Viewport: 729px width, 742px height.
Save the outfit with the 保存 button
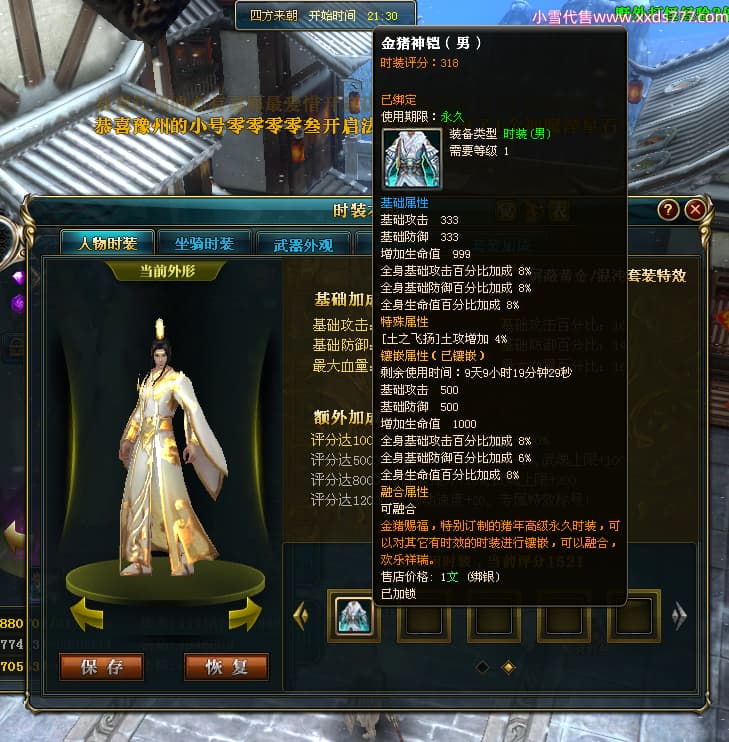101,667
